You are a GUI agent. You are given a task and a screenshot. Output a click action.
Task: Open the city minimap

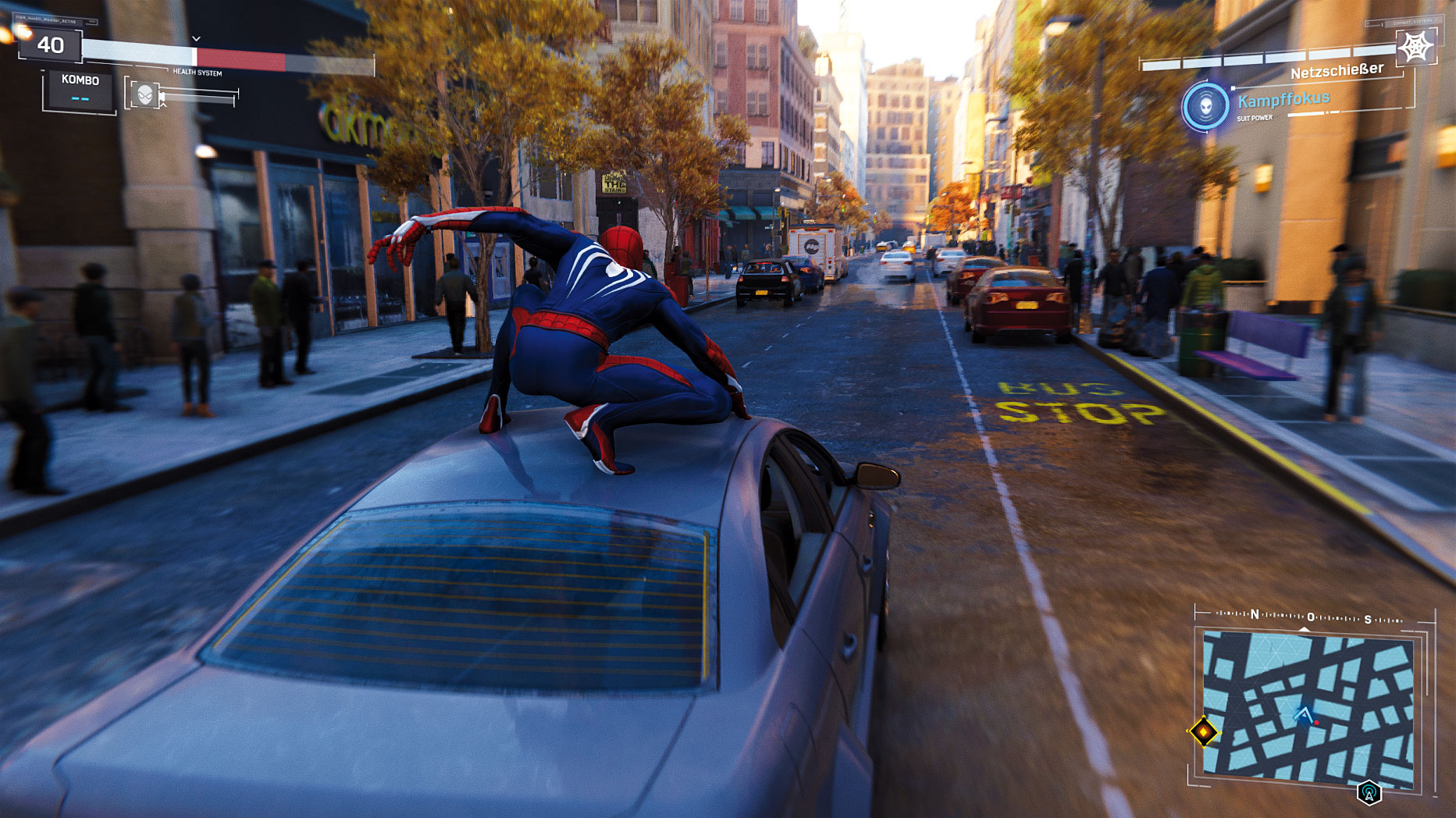tap(1308, 706)
